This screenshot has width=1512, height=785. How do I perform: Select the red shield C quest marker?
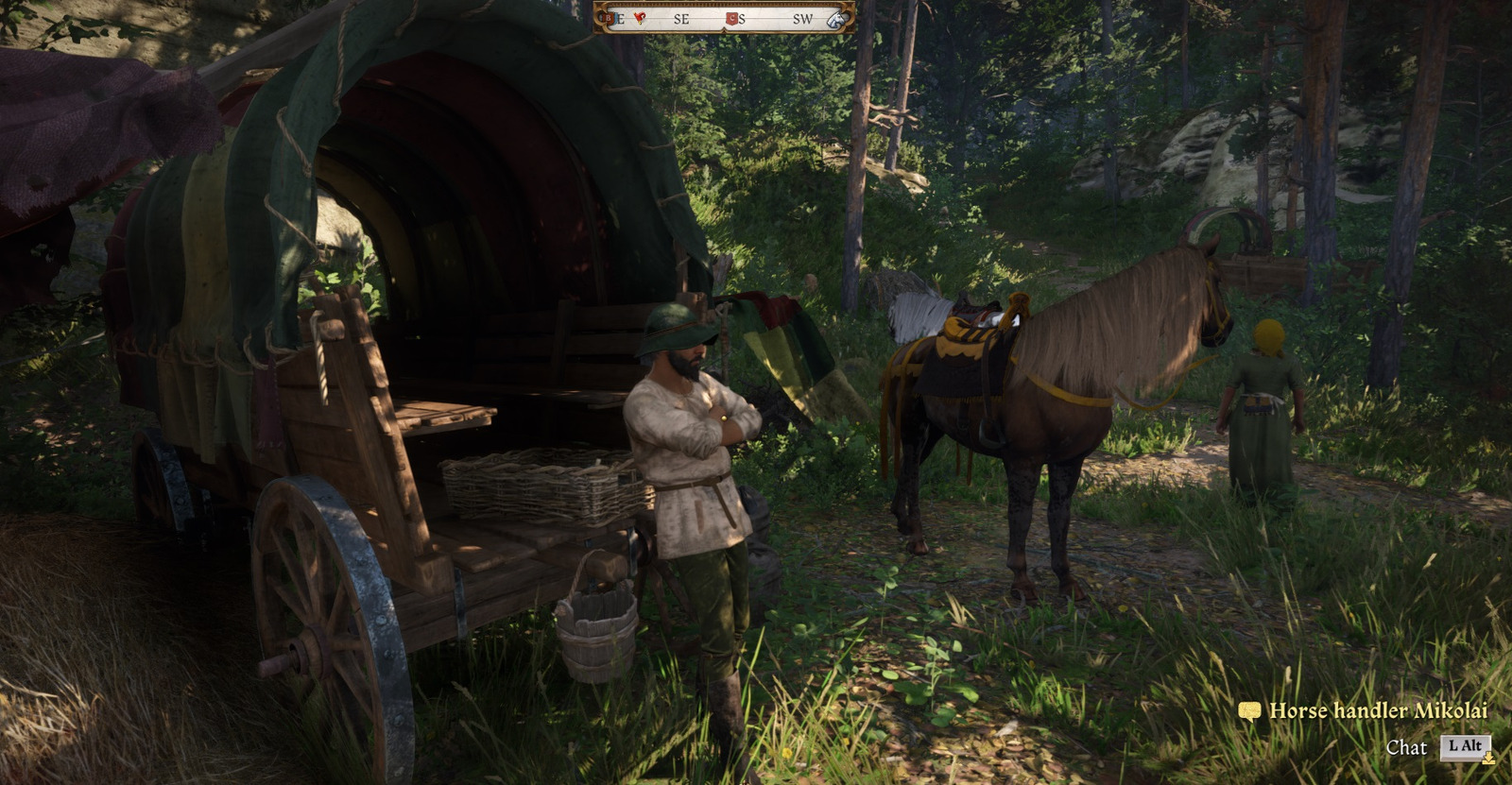pos(730,19)
